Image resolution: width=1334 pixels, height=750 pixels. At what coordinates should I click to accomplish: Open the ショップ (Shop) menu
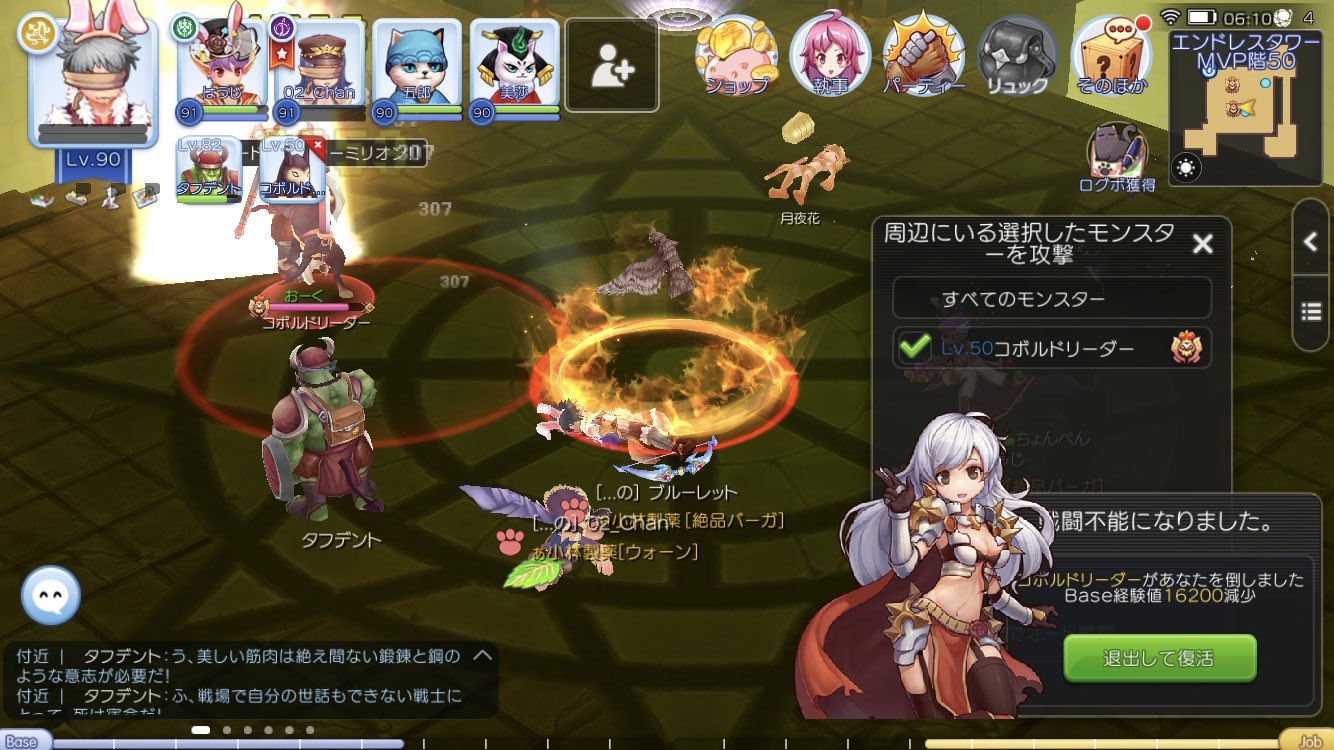736,55
